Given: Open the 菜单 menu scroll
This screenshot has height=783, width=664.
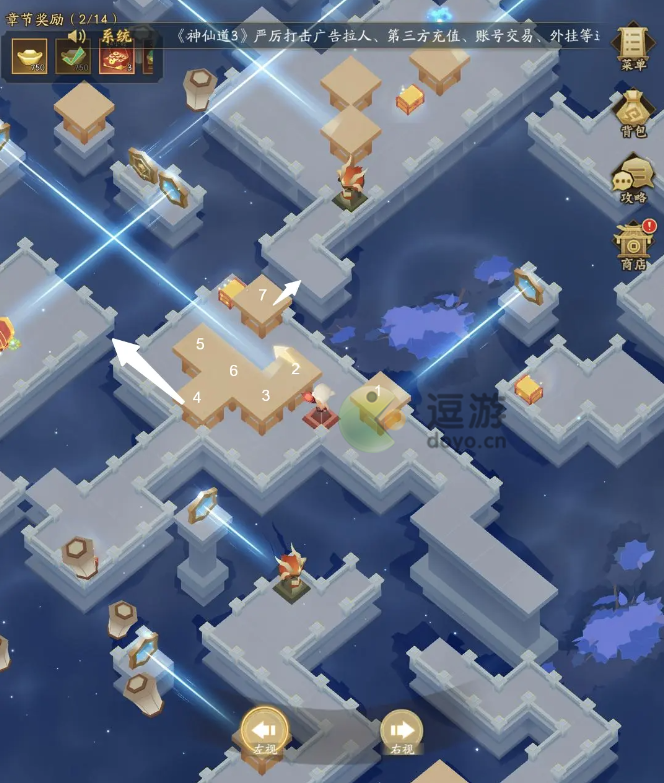Looking at the screenshot, I should [632, 46].
